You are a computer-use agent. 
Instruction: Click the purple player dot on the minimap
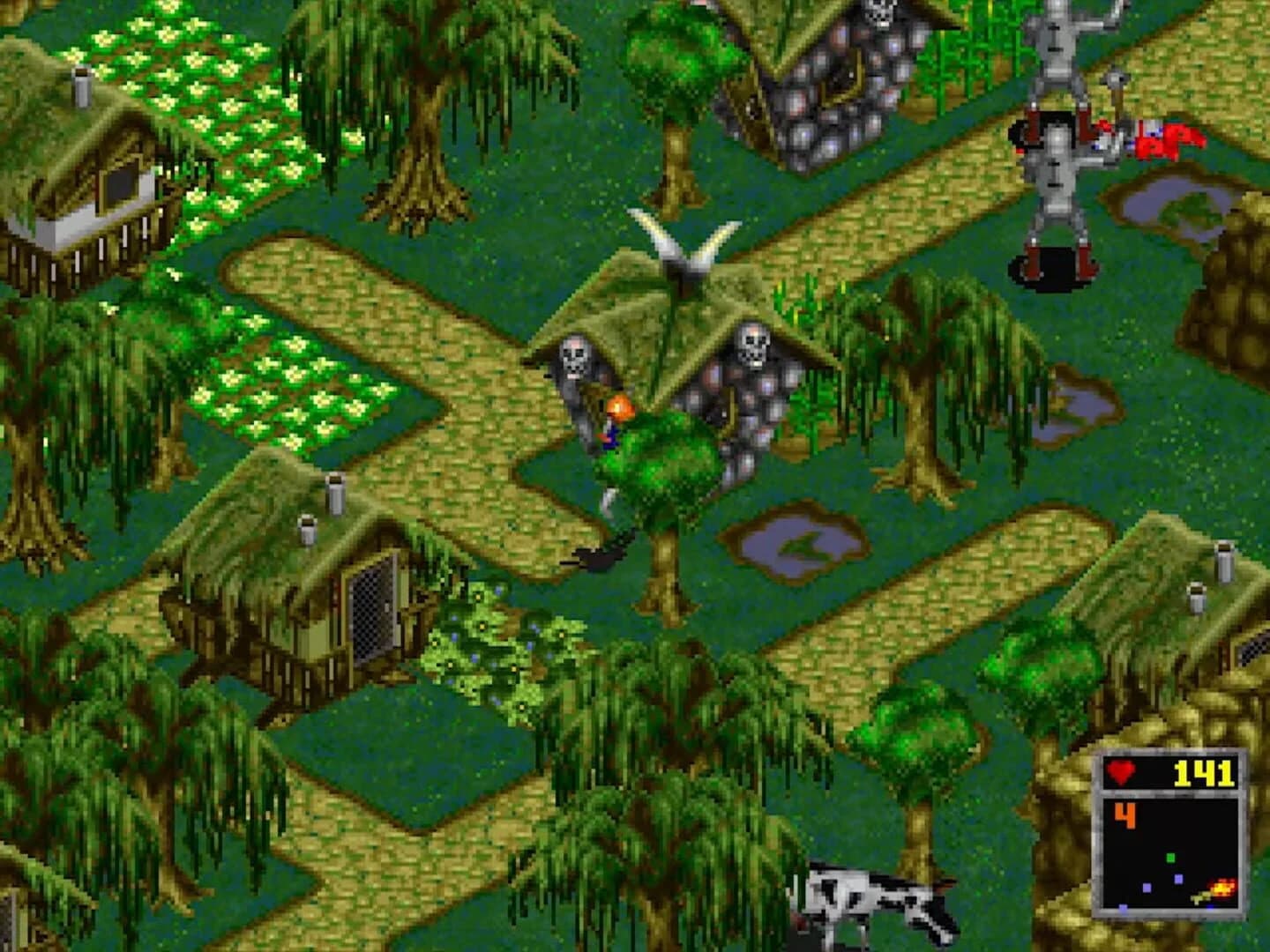pos(1147,888)
